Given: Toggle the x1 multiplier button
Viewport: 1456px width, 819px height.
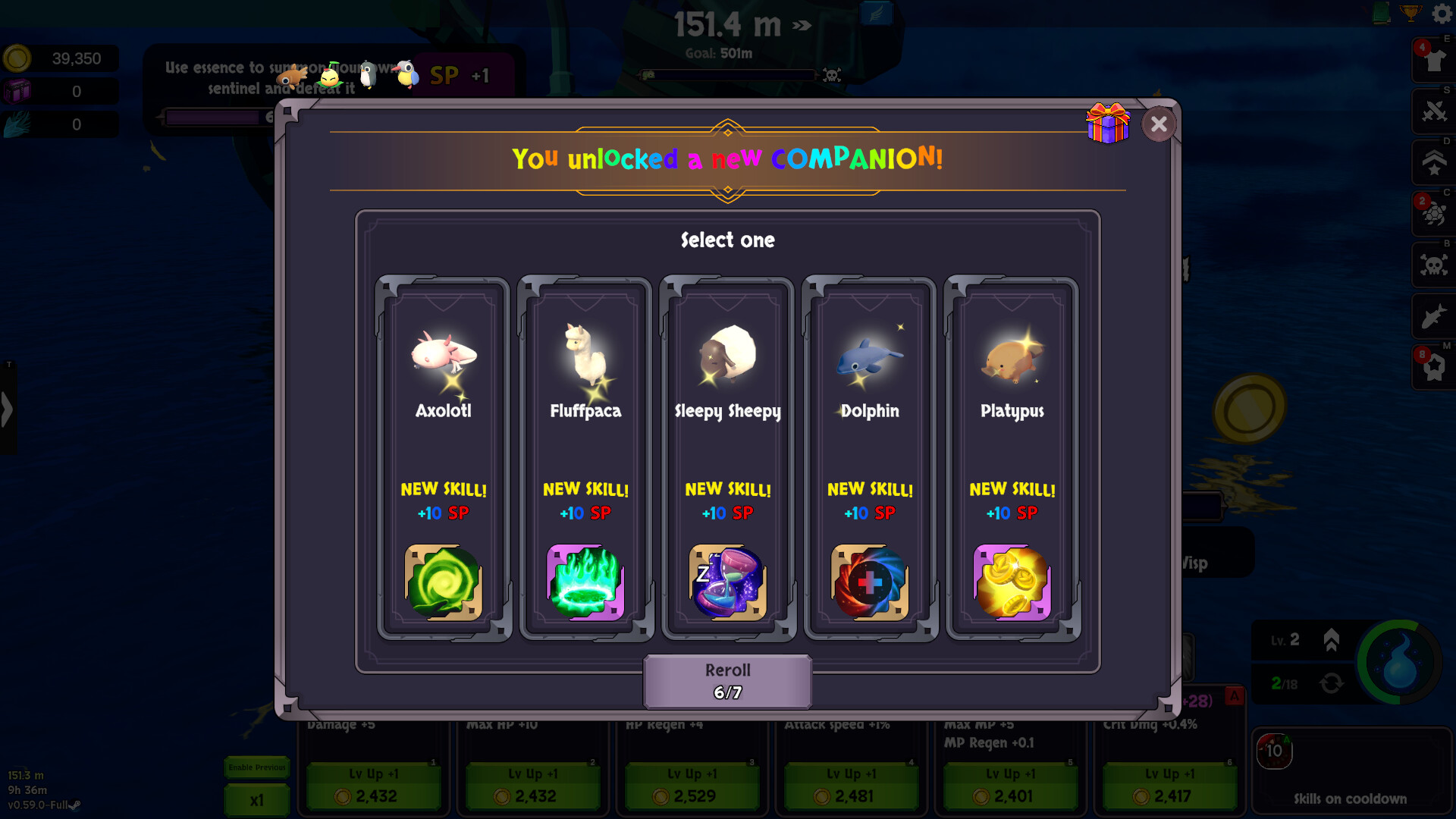Looking at the screenshot, I should click(x=256, y=799).
